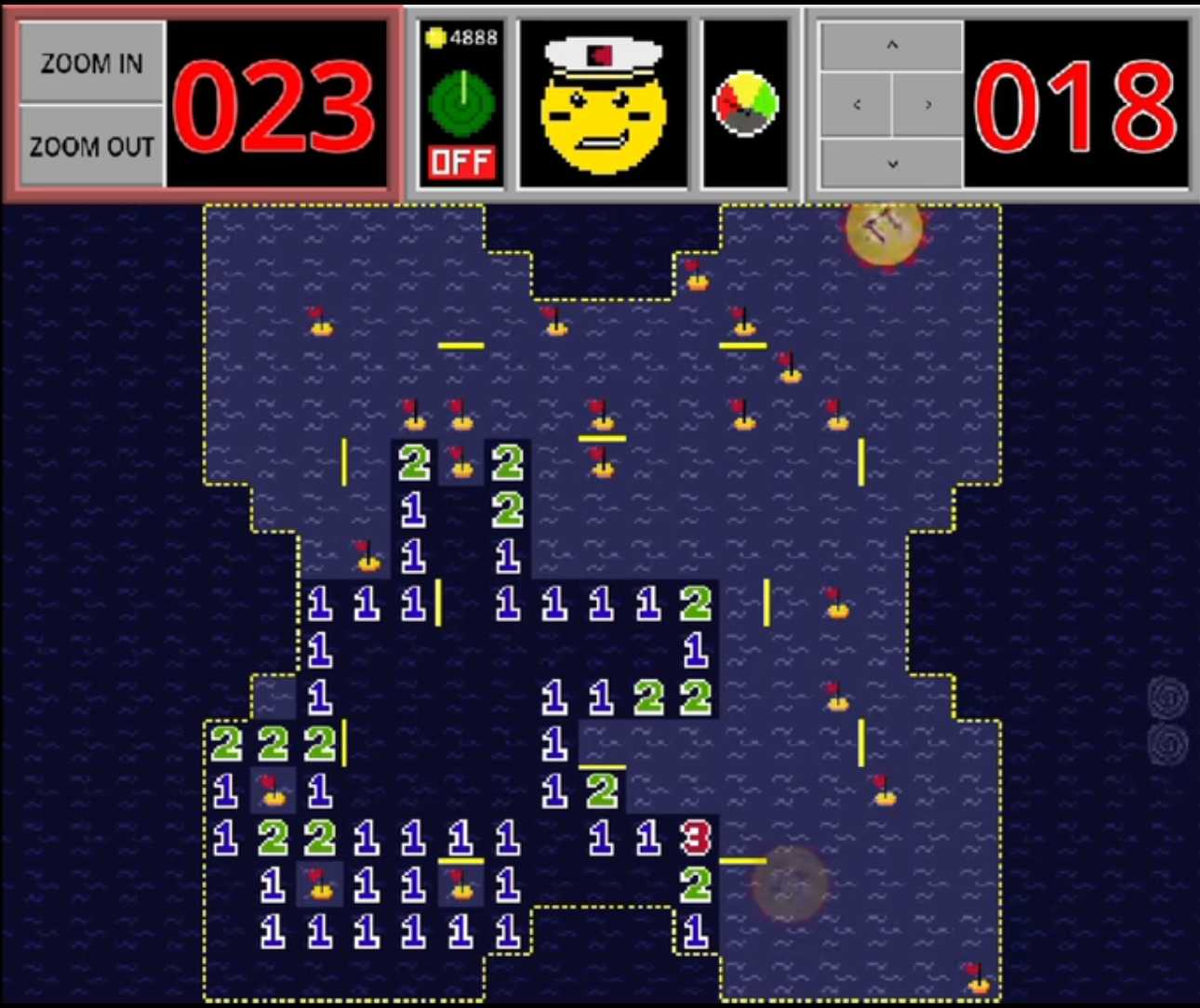Pan the map with the down arrow
This screenshot has width=1200, height=1008.
click(x=891, y=164)
